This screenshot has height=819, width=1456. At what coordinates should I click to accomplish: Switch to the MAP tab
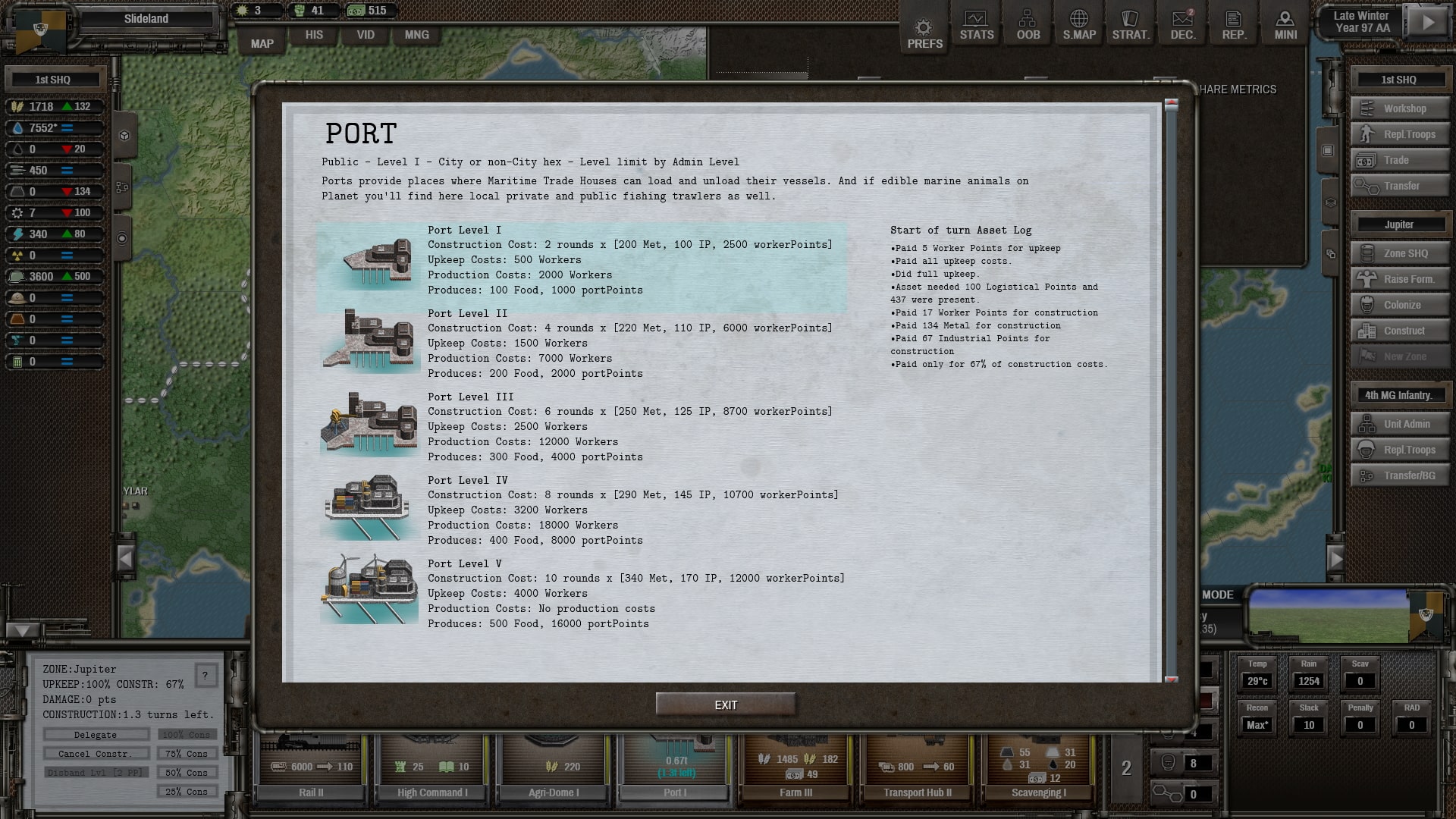[262, 43]
